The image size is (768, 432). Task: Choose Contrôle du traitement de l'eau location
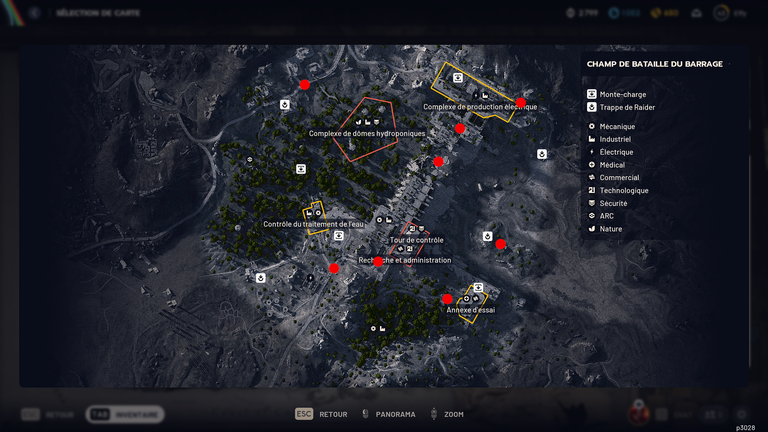point(313,224)
